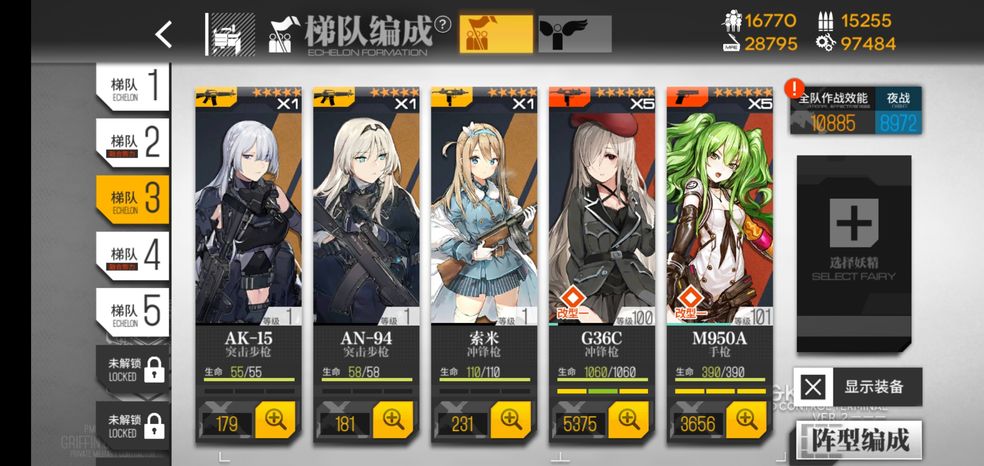Switch to the winged fairy formation tab
This screenshot has width=984, height=466.
tap(575, 34)
